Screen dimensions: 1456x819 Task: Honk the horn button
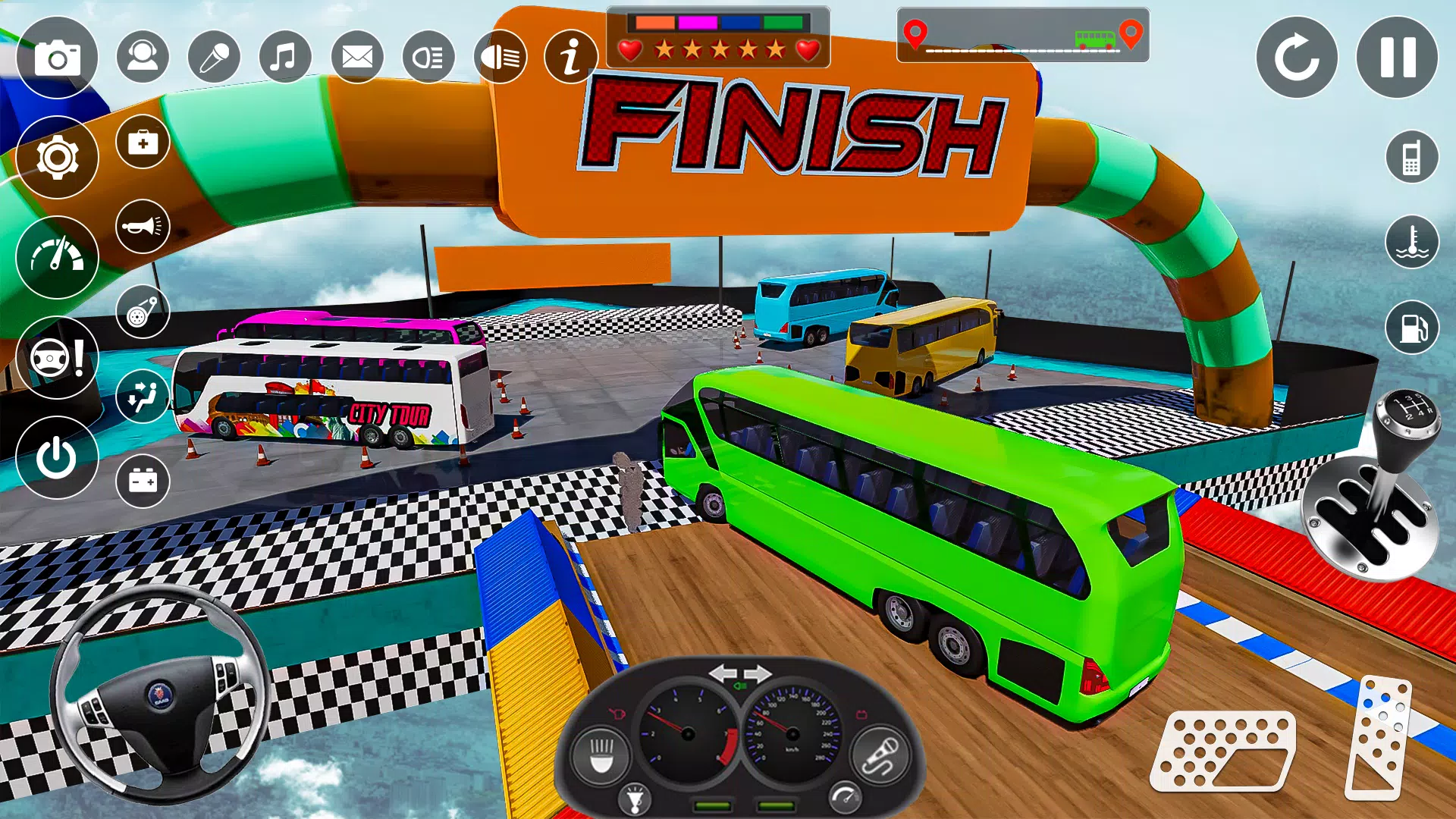[143, 226]
